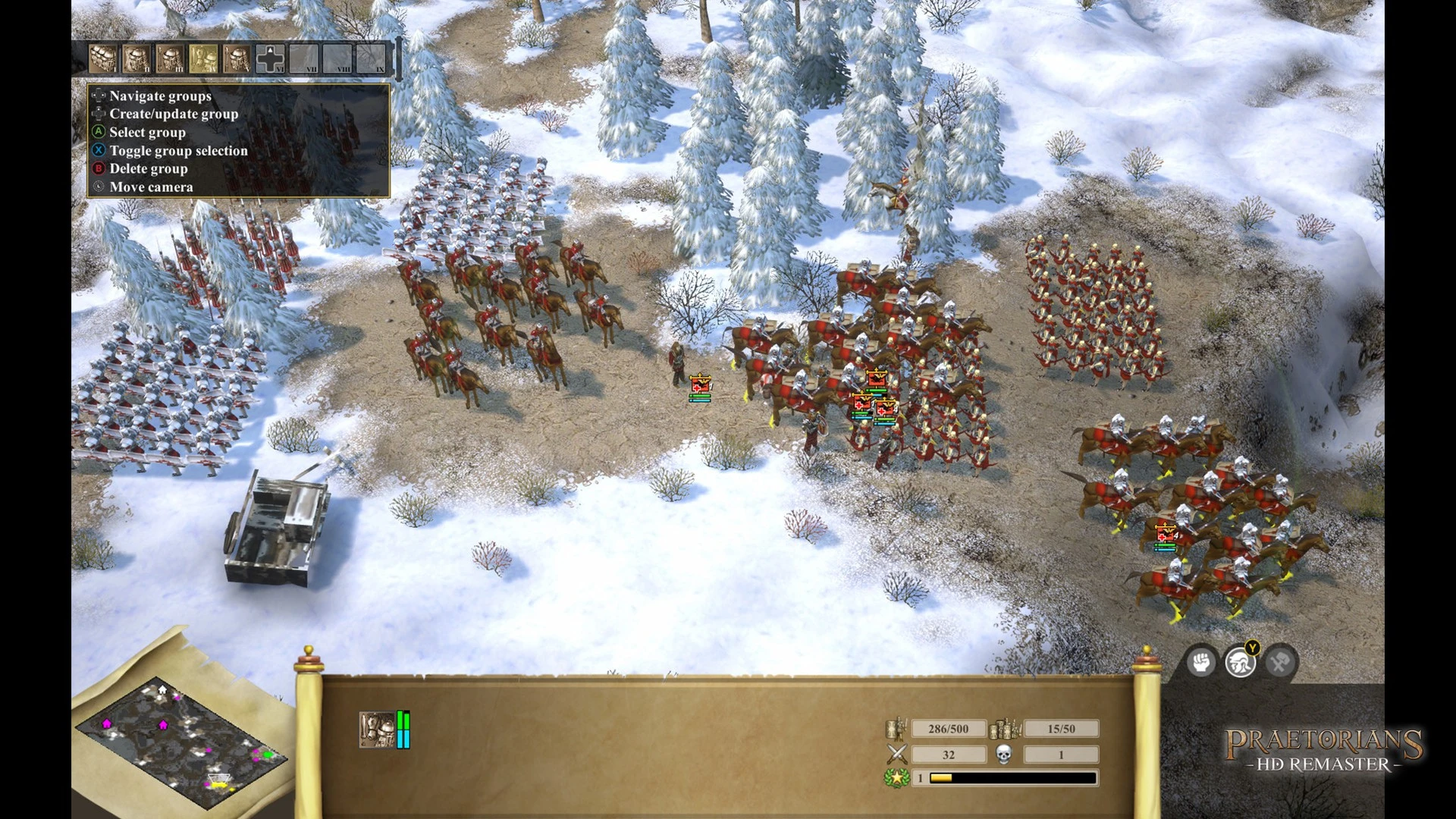
Task: Select the highlighted gold cavalry group IV
Action: pyautogui.click(x=203, y=58)
